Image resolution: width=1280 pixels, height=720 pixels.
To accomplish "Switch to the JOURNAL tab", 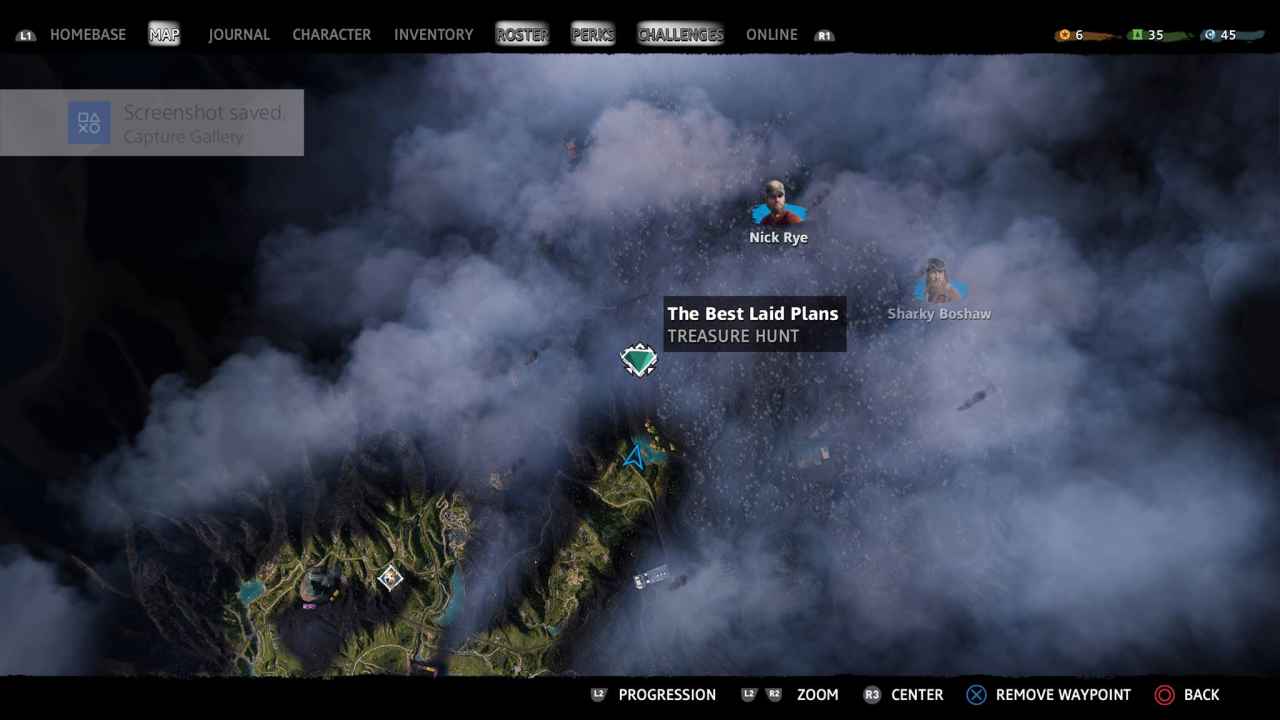I will click(238, 34).
